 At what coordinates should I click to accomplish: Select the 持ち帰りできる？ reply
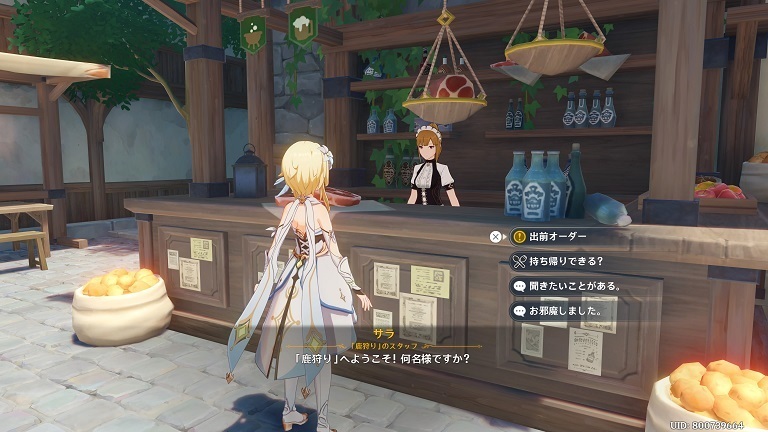click(x=565, y=262)
